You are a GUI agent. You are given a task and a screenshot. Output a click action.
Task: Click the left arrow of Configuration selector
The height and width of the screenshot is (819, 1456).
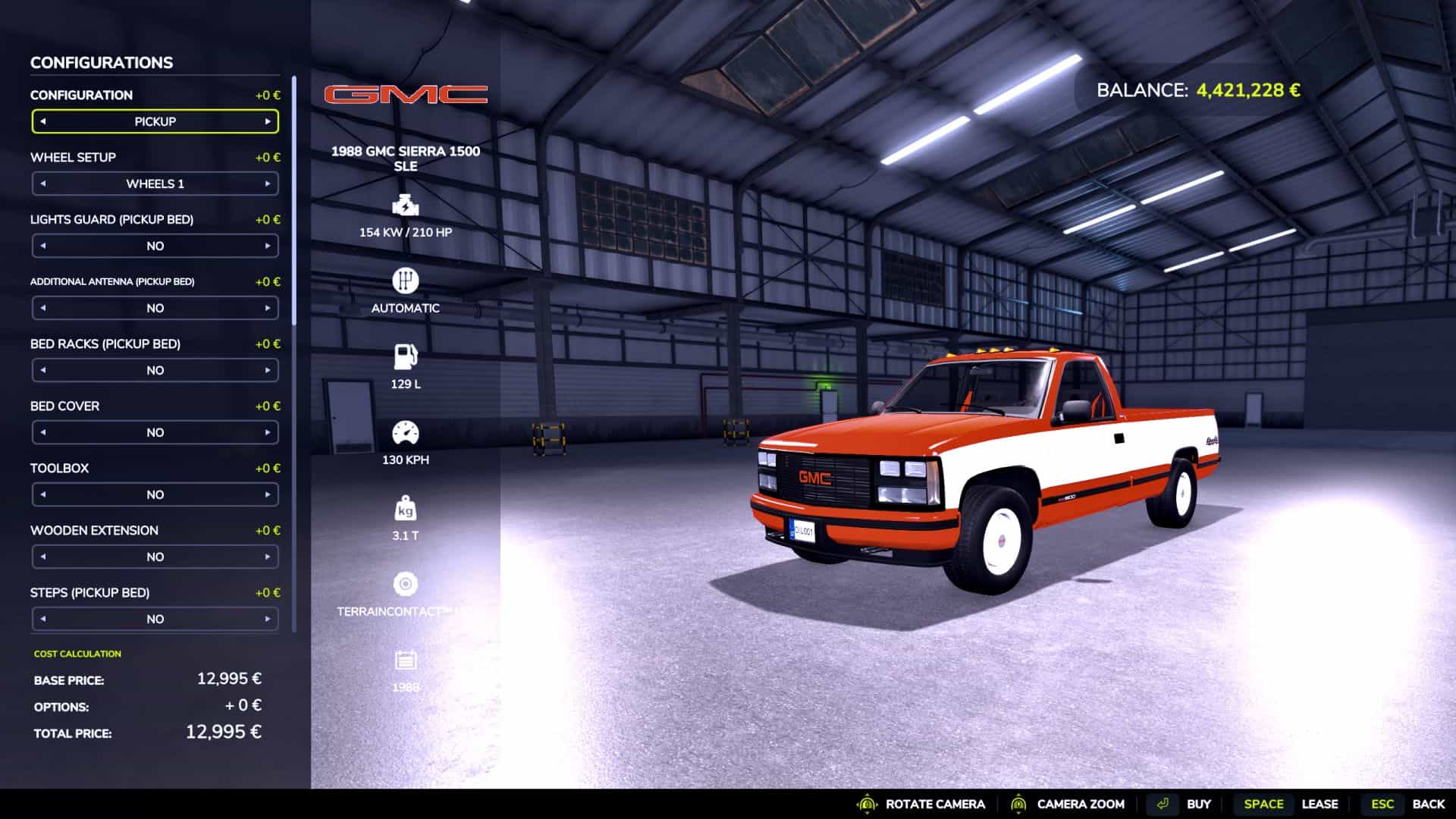pos(43,121)
